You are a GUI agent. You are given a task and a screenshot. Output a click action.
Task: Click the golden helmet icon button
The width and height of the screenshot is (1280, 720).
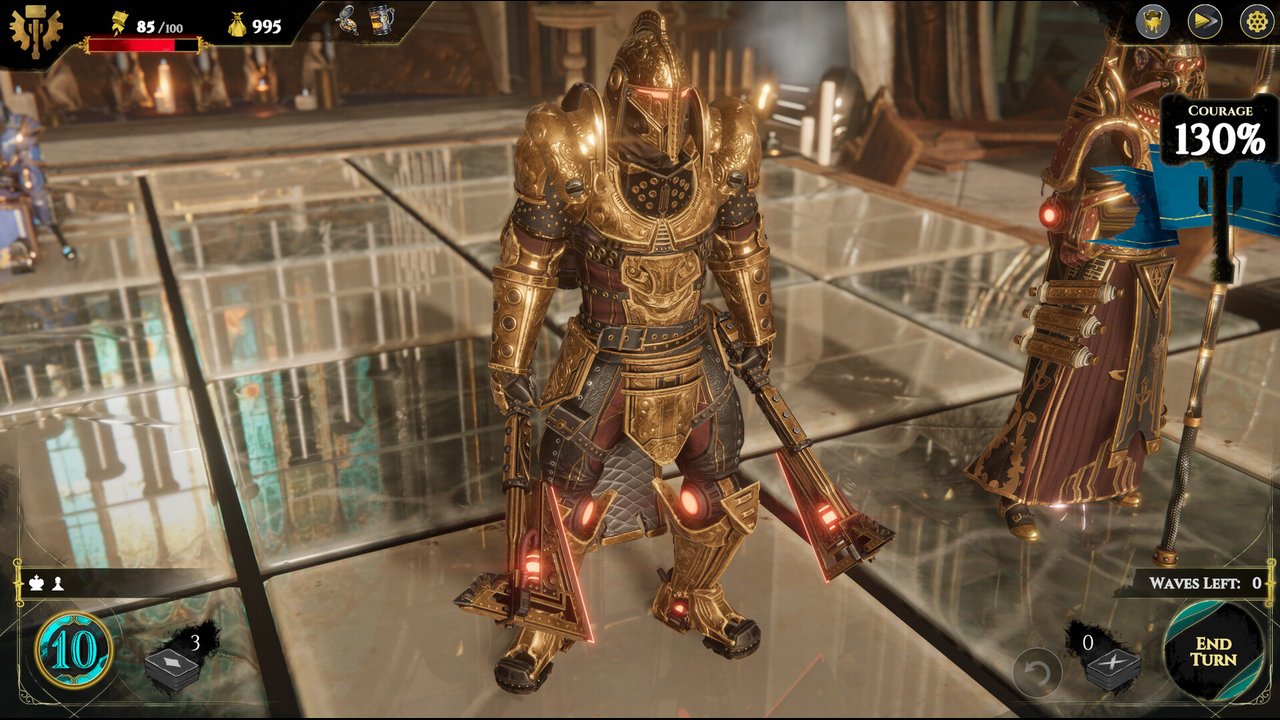[1153, 22]
